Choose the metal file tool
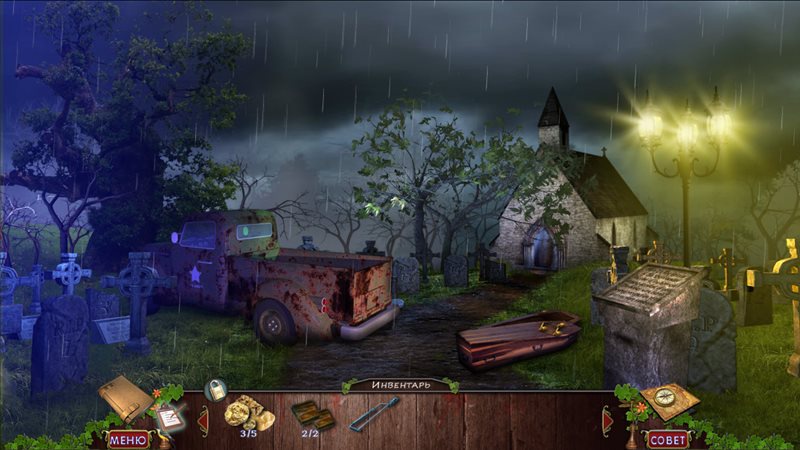800x450 pixels. pyautogui.click(x=374, y=413)
